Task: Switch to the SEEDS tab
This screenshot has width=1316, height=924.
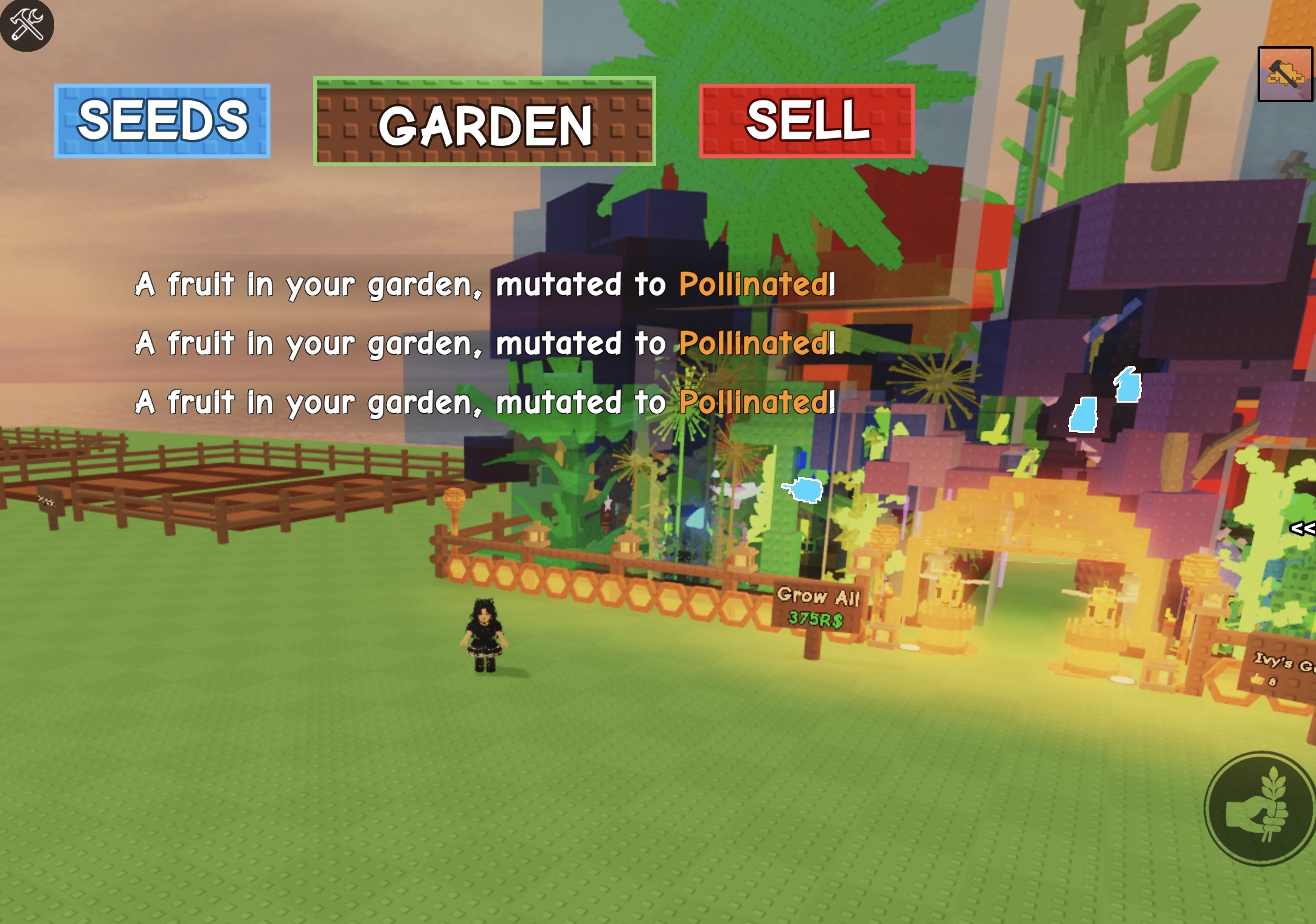Action: [162, 121]
